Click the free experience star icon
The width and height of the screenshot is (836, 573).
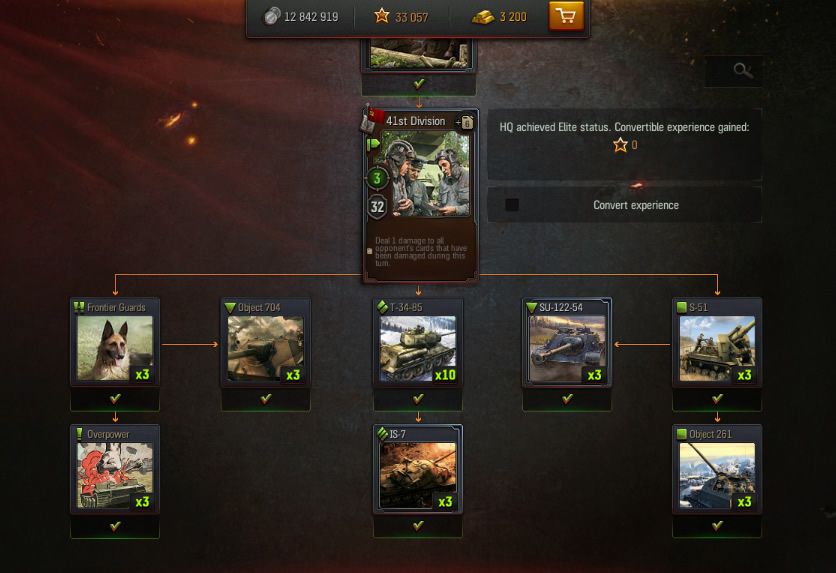[381, 17]
